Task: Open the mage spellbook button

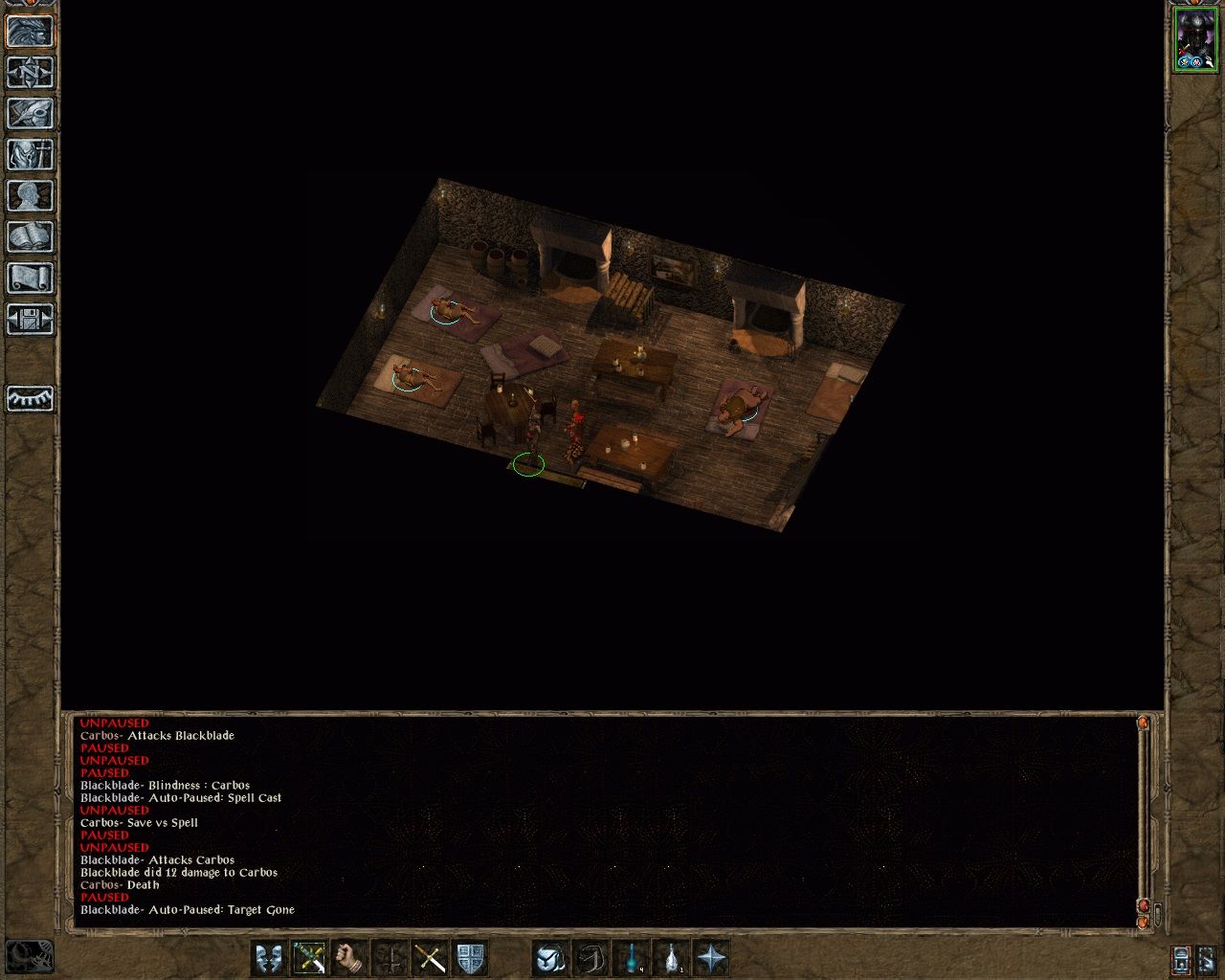Action: click(x=30, y=237)
